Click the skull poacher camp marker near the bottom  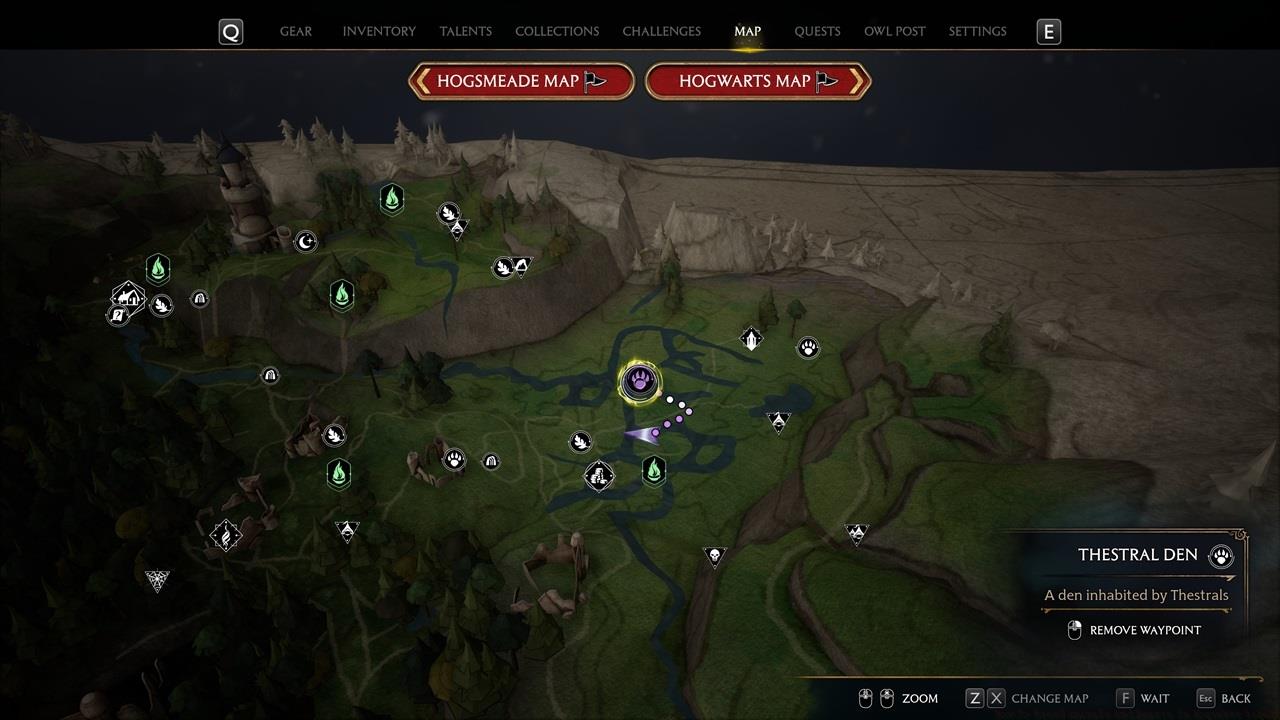tap(715, 556)
